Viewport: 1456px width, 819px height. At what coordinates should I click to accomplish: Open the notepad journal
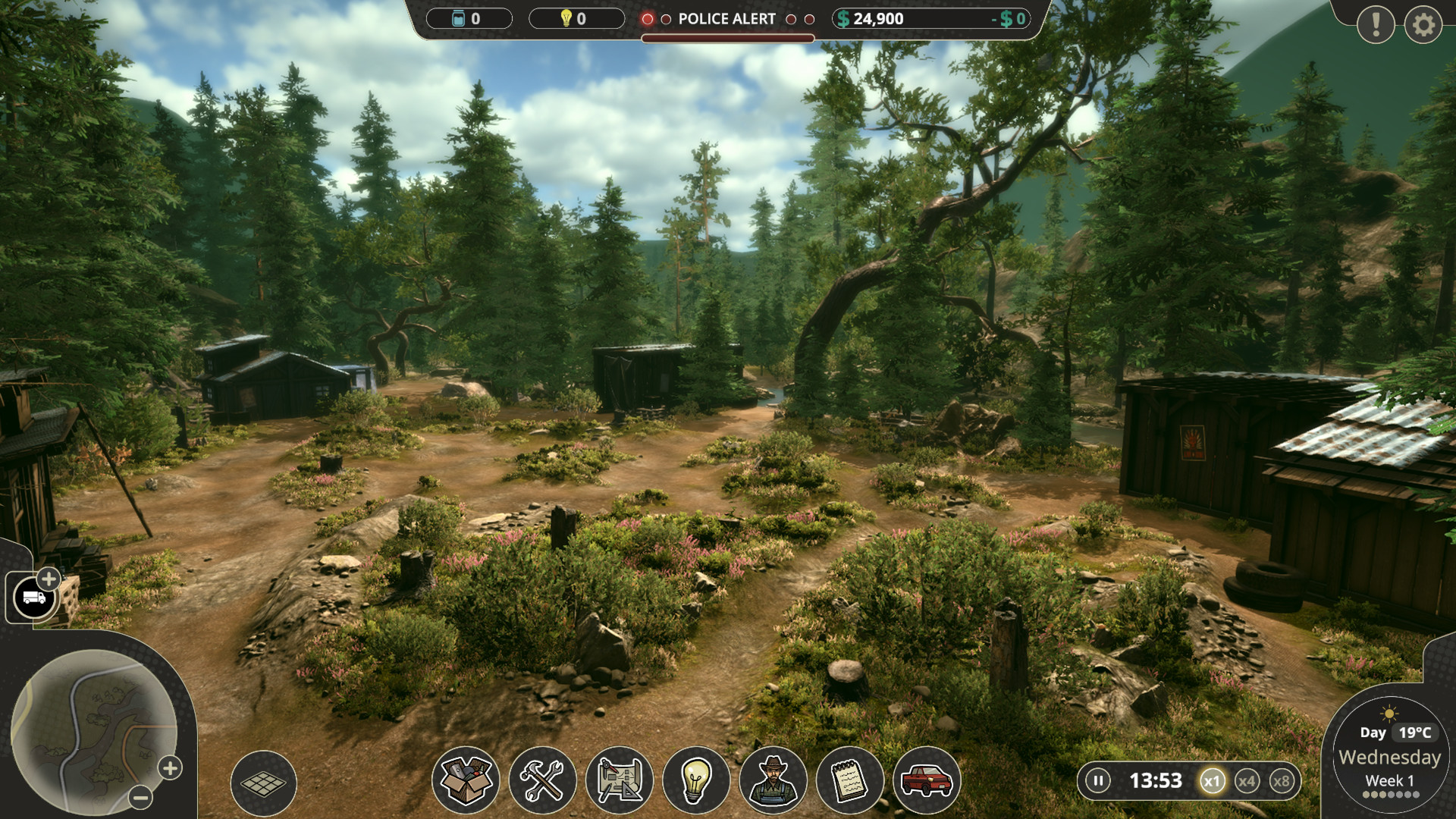click(x=849, y=780)
